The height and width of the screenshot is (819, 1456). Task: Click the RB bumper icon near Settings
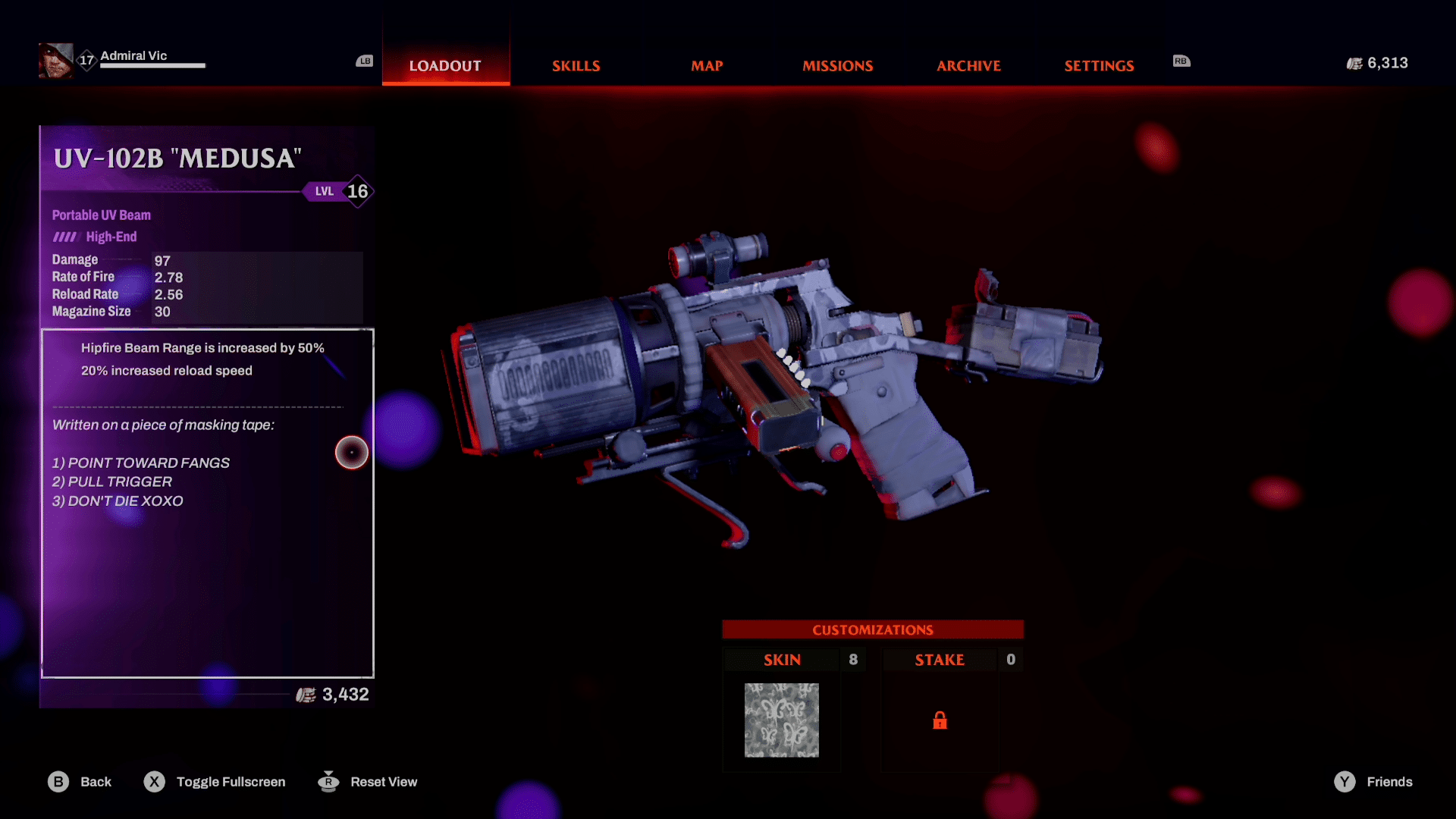click(1181, 61)
